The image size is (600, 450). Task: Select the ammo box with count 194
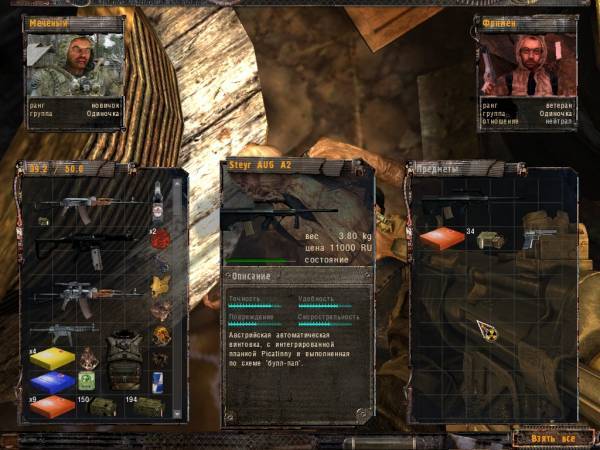tap(146, 406)
